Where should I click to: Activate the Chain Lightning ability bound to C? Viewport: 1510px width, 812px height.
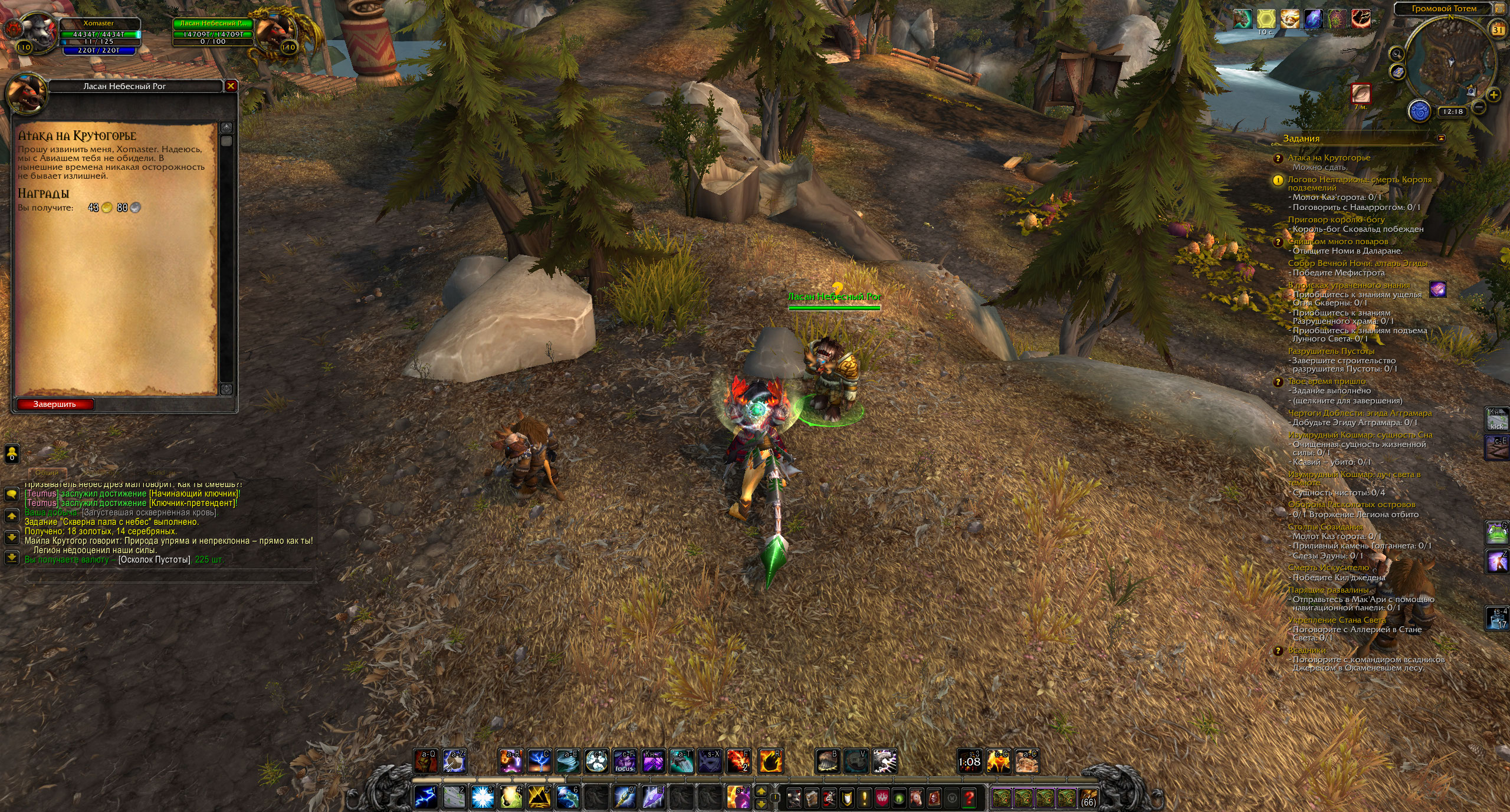[x=539, y=762]
